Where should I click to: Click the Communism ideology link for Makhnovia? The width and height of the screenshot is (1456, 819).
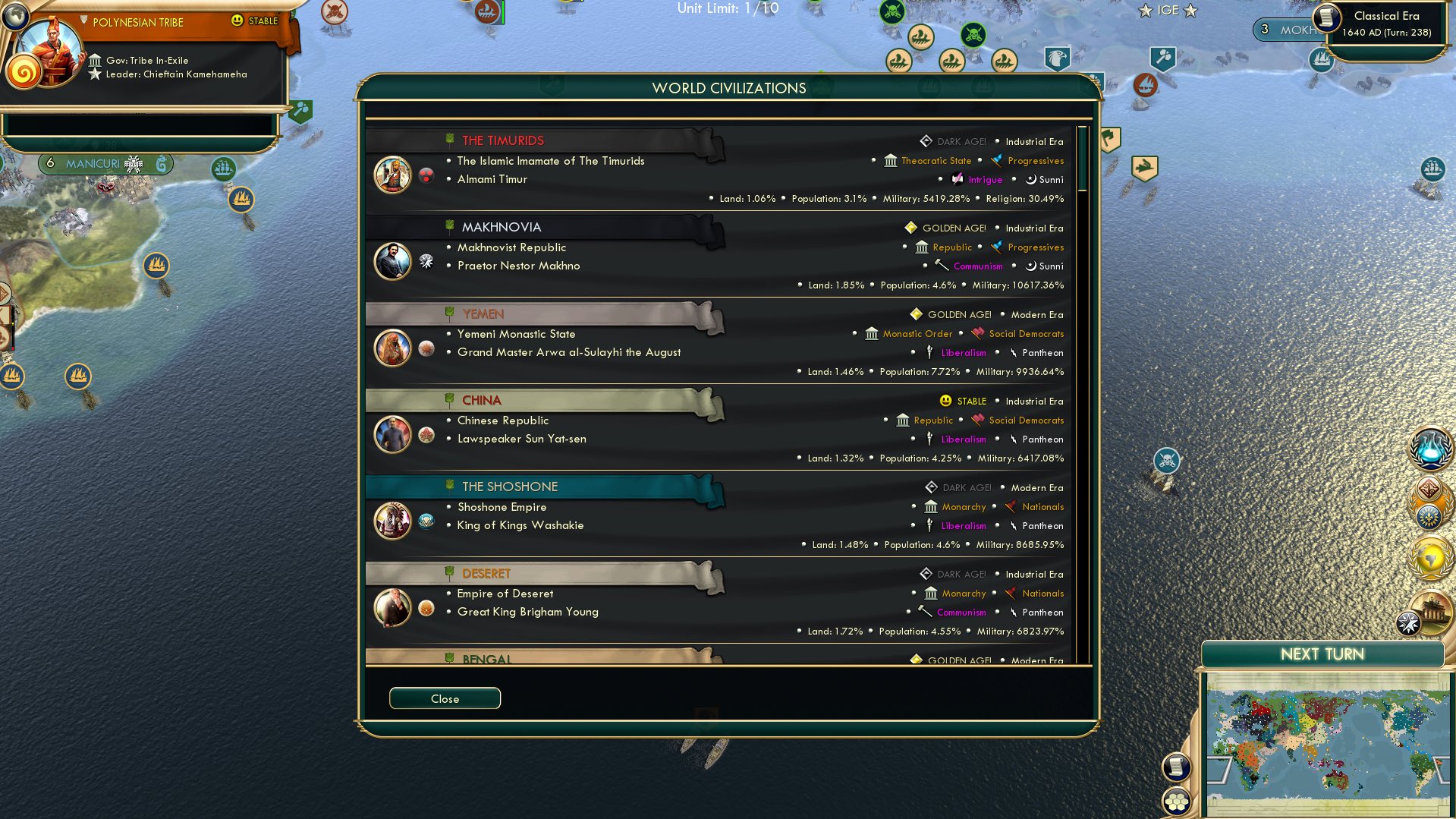click(977, 266)
